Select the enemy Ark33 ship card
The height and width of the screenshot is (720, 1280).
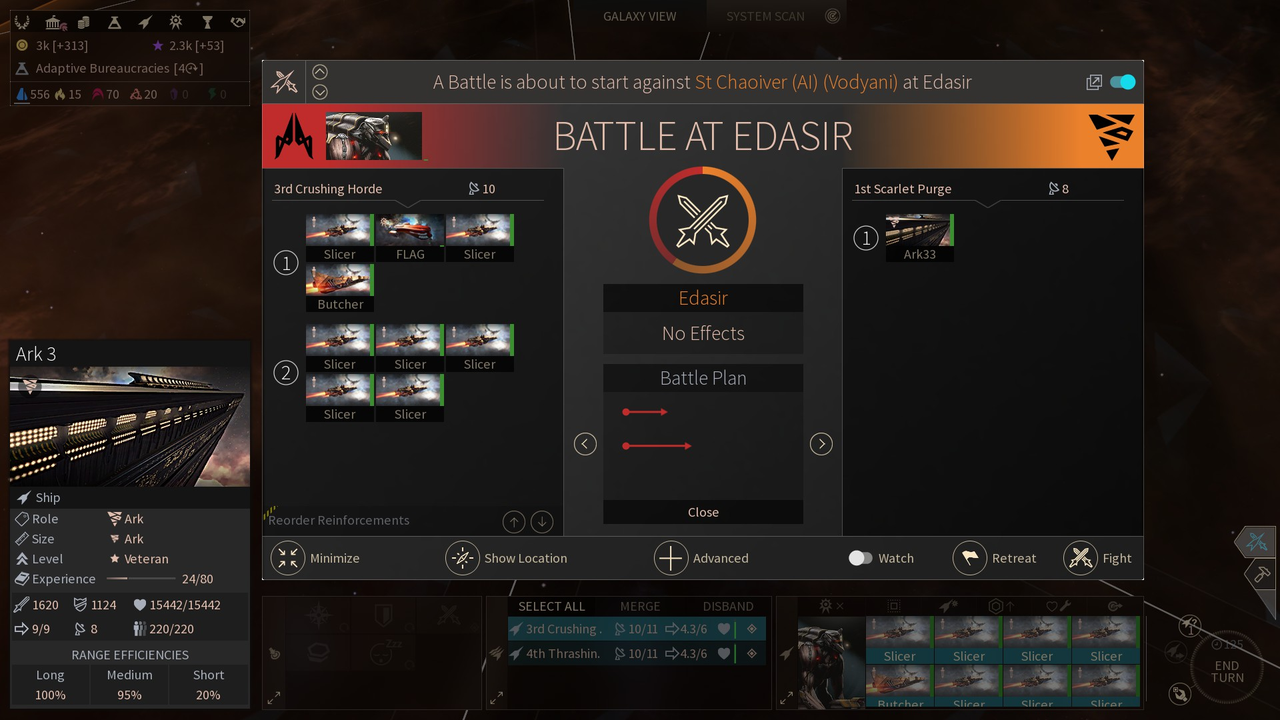(919, 236)
